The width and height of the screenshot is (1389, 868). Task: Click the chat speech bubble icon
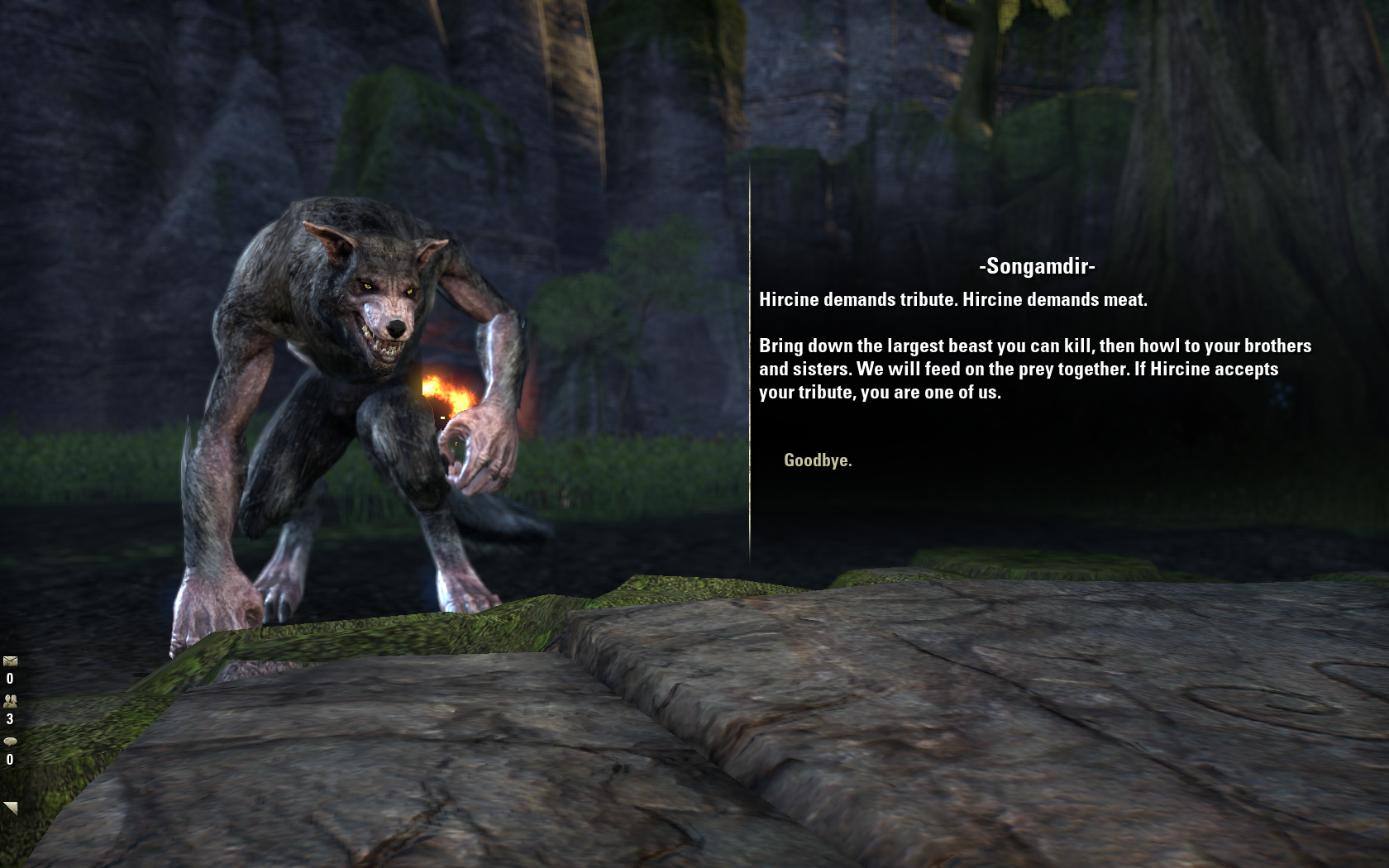[x=10, y=742]
